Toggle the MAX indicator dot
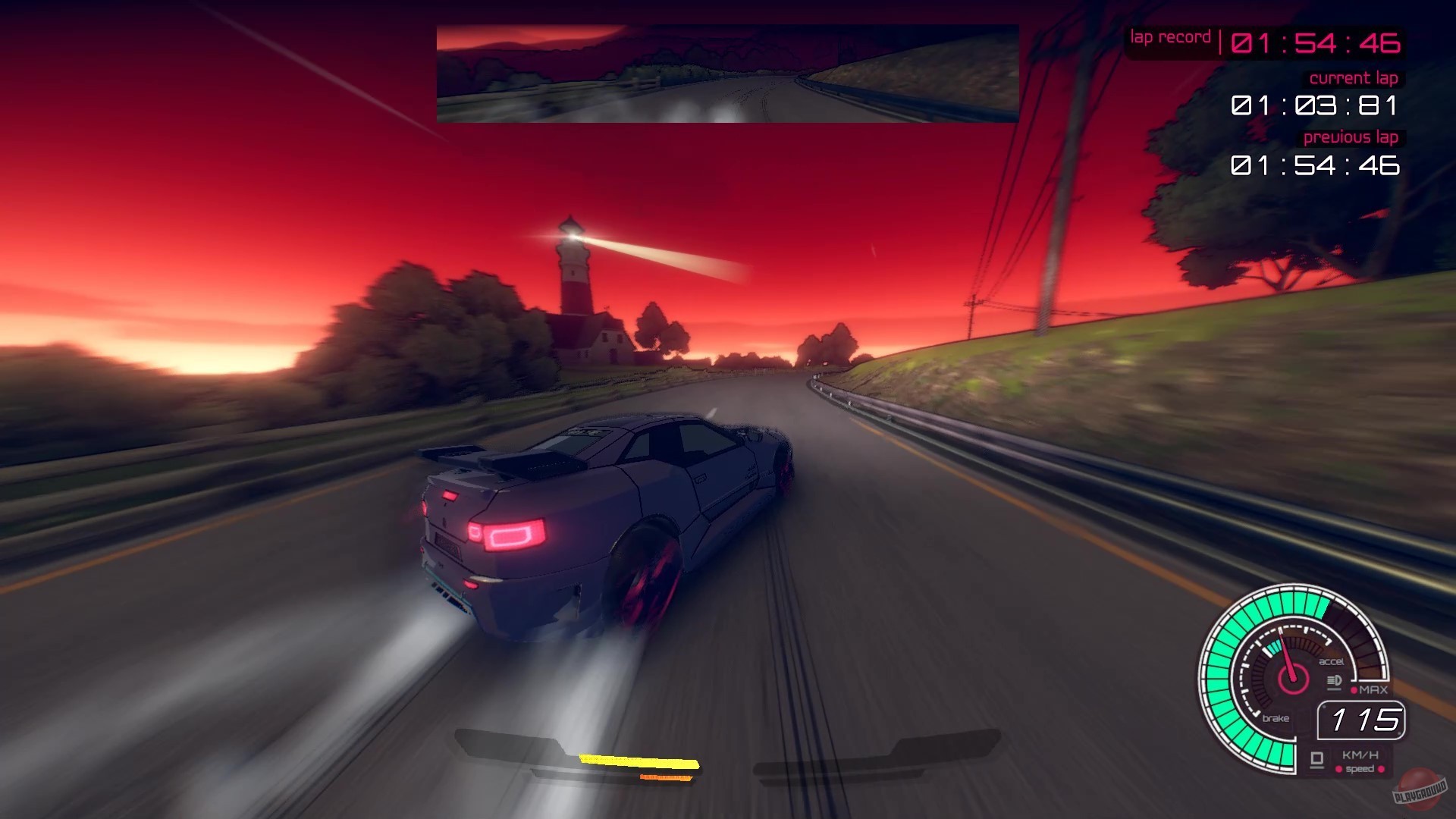 point(1354,689)
